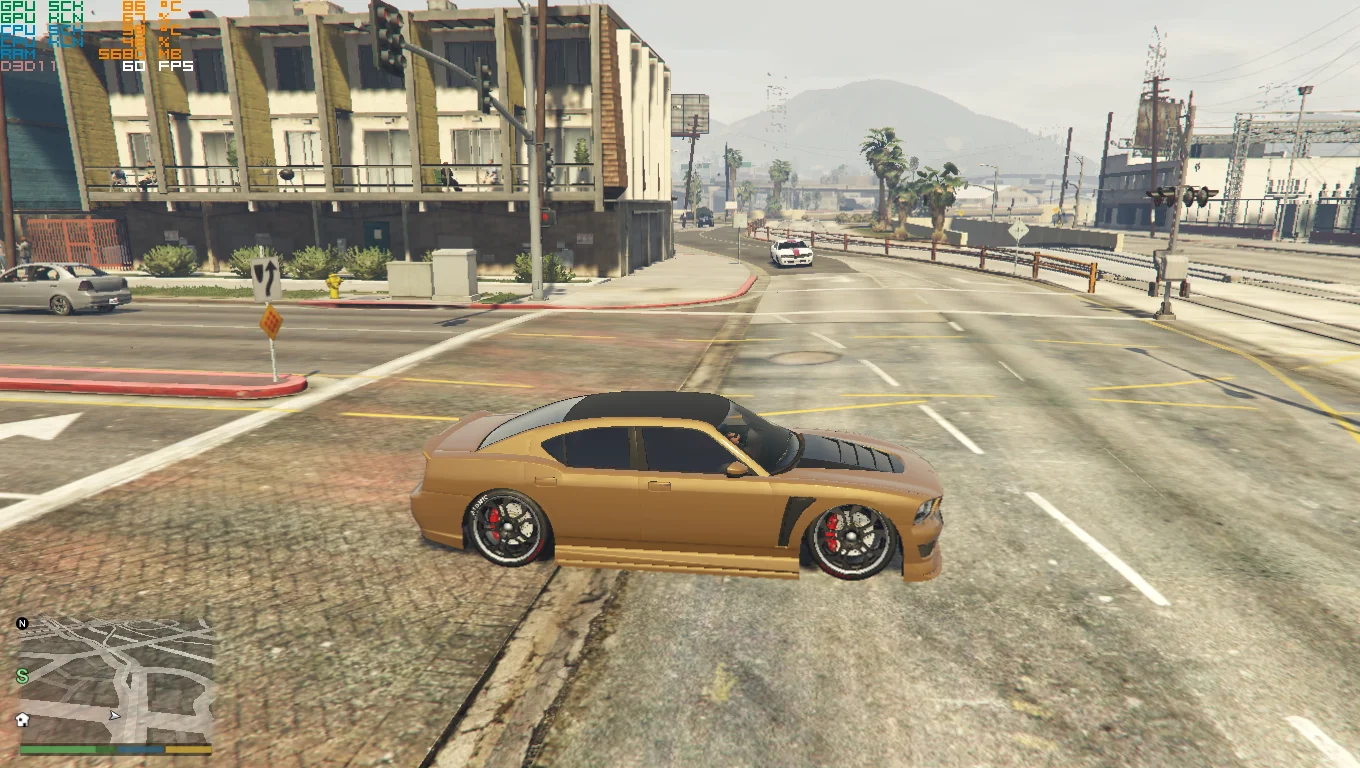Select the green S blip on minimap
This screenshot has width=1360, height=768.
pos(22,677)
